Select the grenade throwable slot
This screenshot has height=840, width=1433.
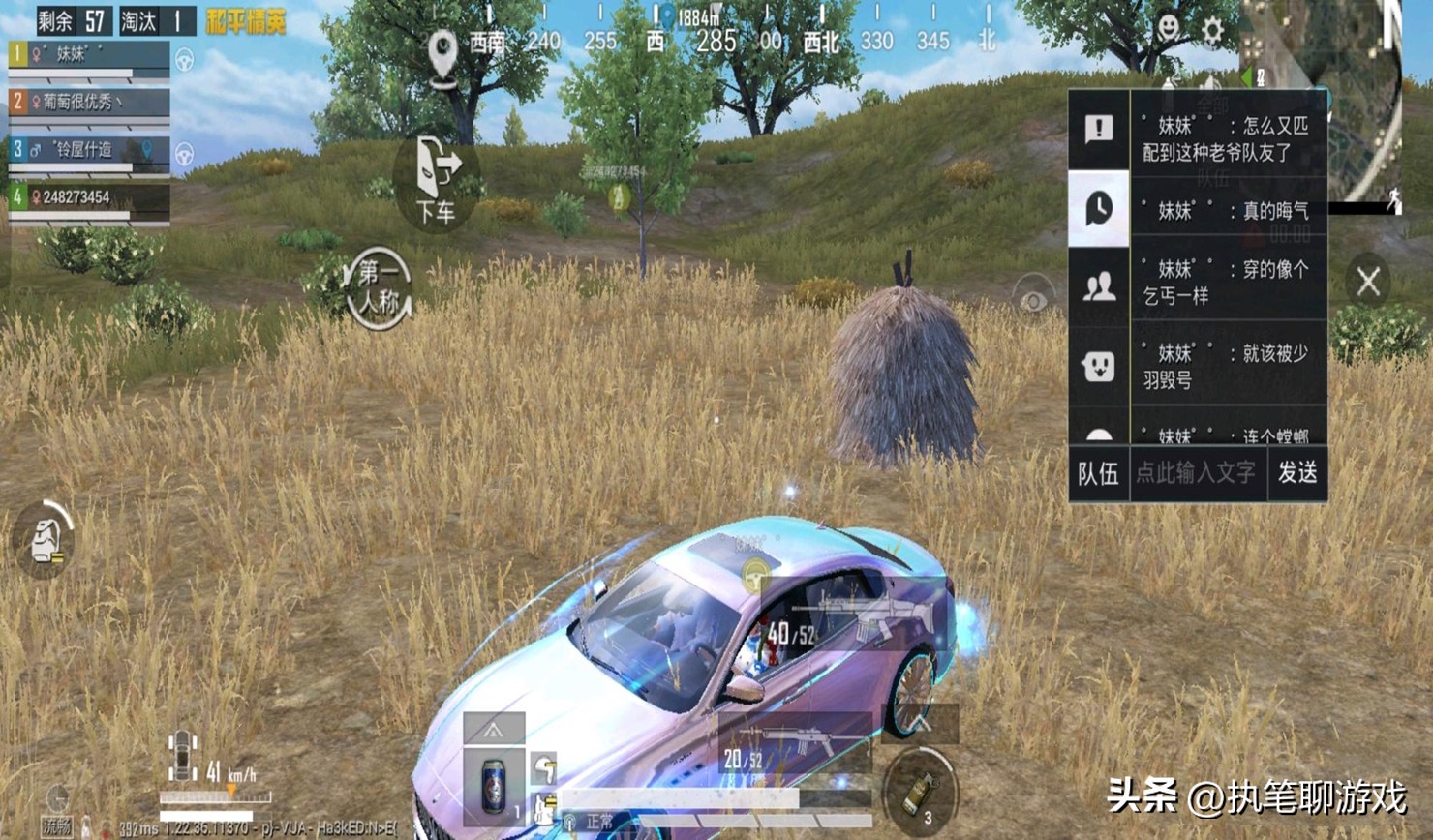[x=919, y=791]
